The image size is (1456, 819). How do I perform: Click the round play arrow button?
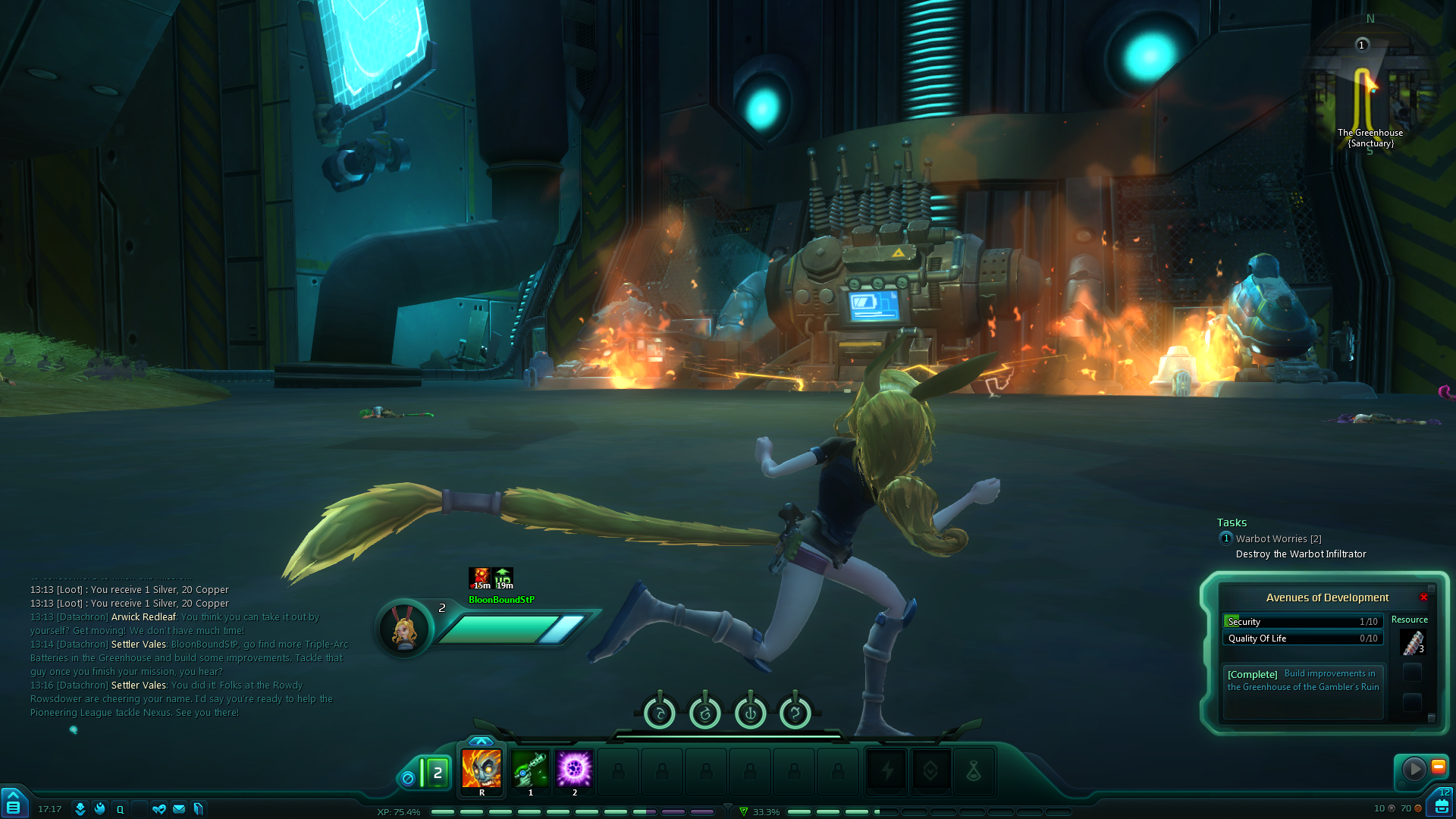pyautogui.click(x=1414, y=769)
